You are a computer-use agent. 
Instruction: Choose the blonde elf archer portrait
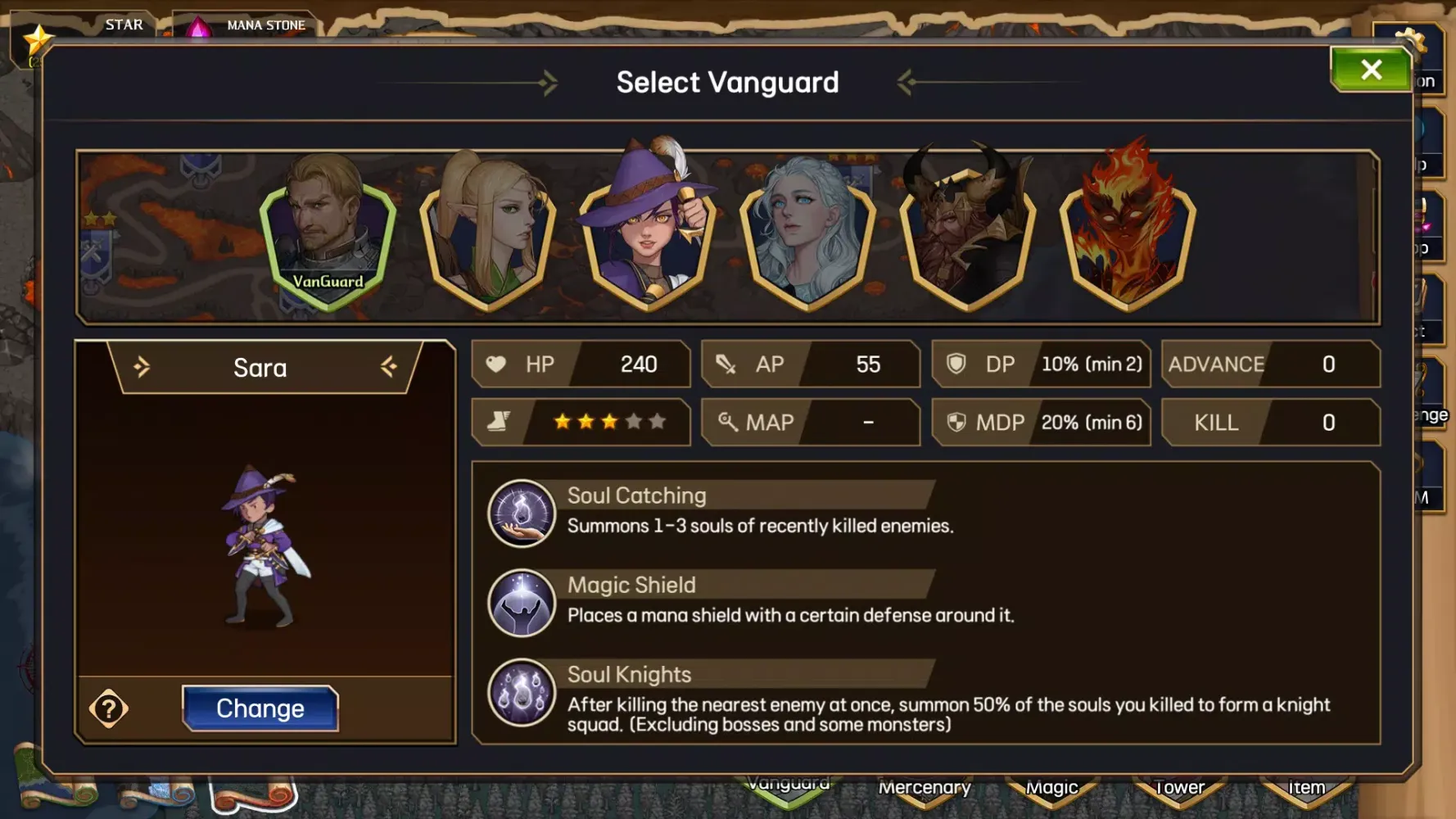(x=488, y=233)
